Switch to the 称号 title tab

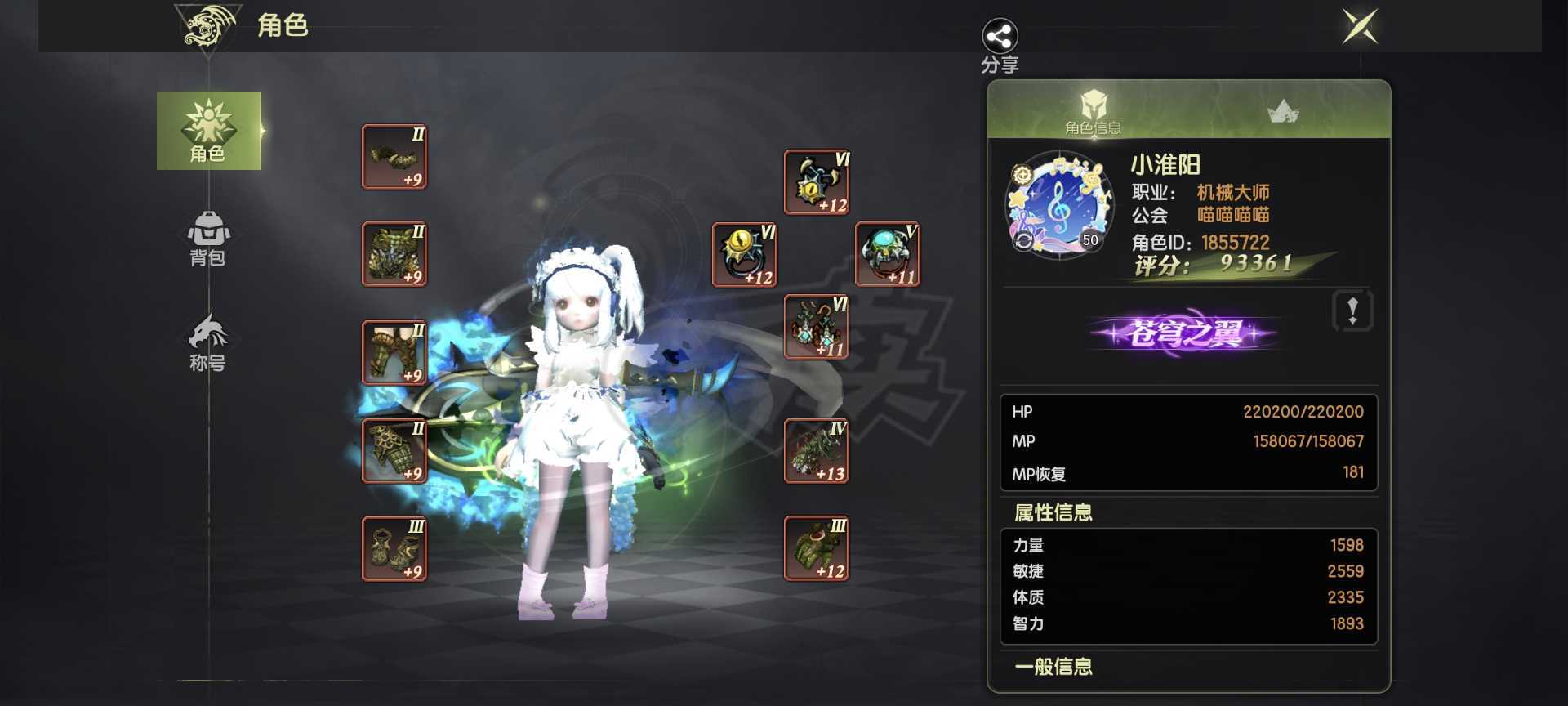[208, 342]
